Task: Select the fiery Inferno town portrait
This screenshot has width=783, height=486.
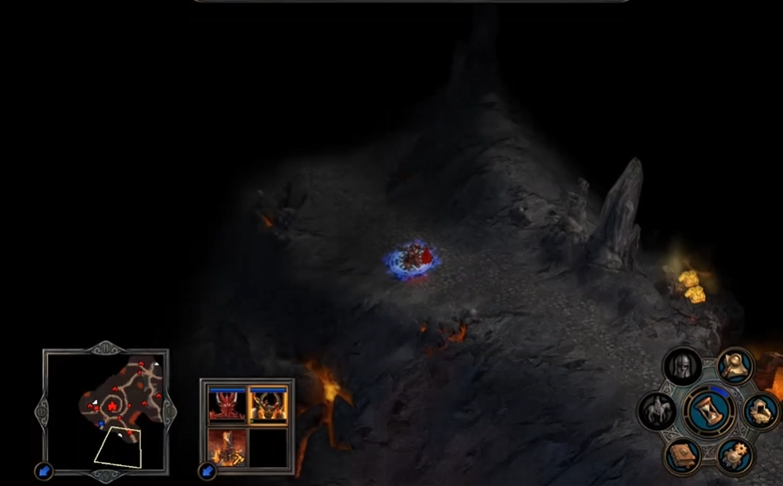Action: point(227,447)
